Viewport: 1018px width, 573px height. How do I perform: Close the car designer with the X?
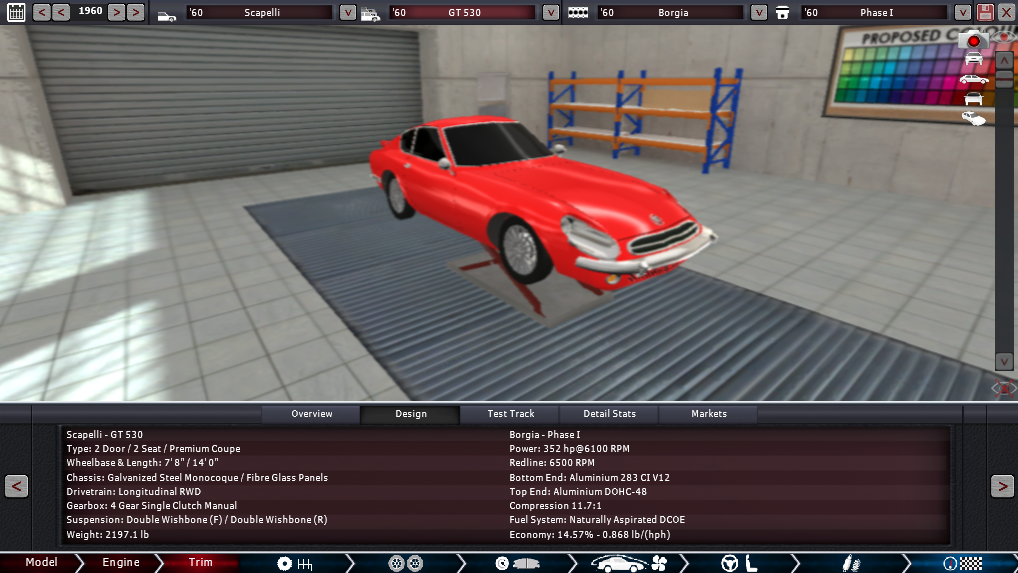(1006, 13)
